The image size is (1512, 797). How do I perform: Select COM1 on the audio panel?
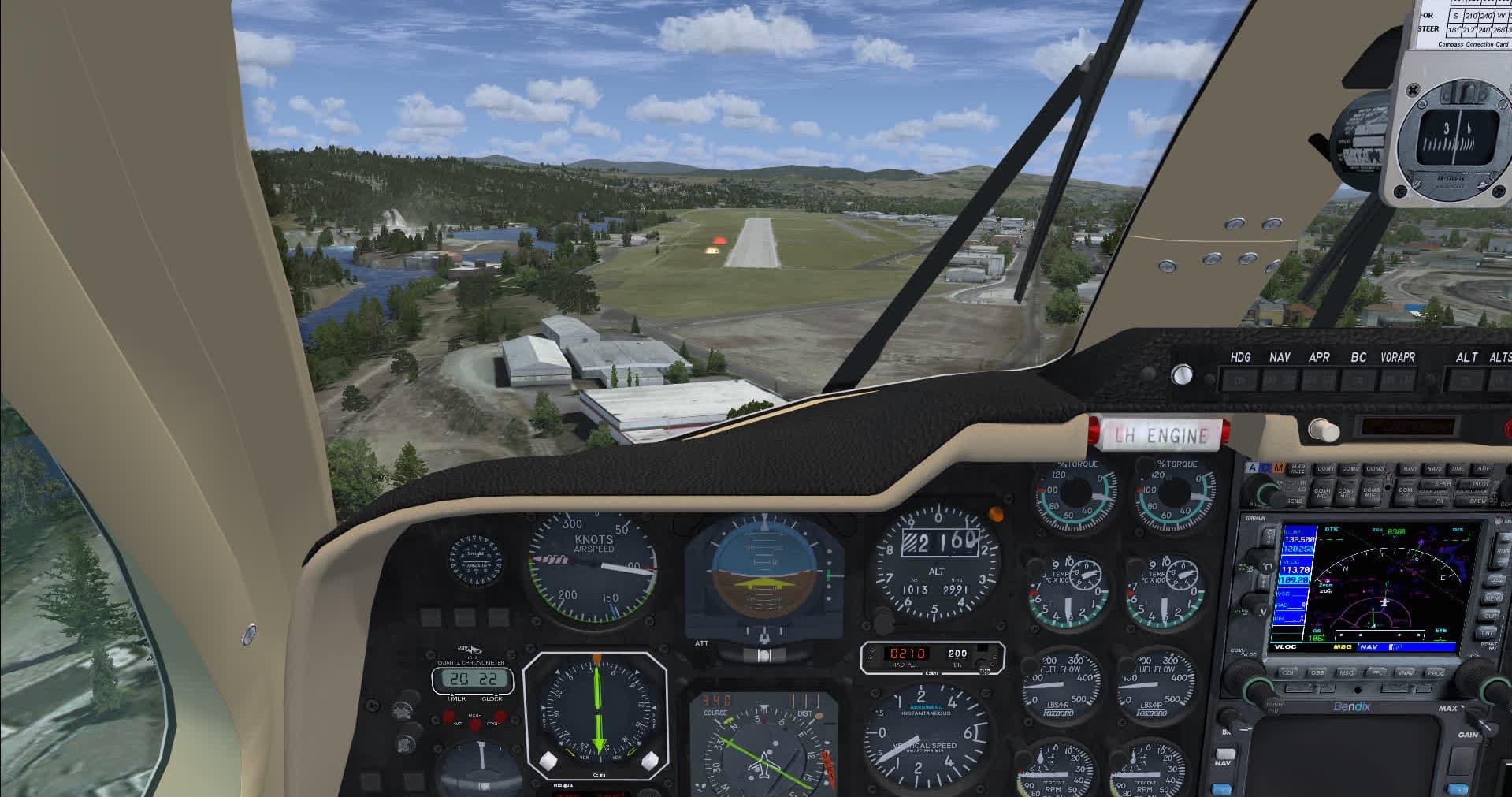tap(1325, 469)
